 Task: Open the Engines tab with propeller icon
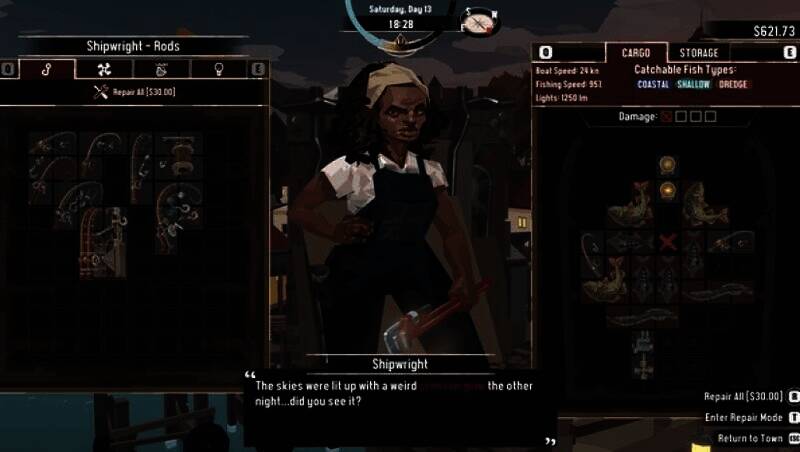tap(104, 69)
